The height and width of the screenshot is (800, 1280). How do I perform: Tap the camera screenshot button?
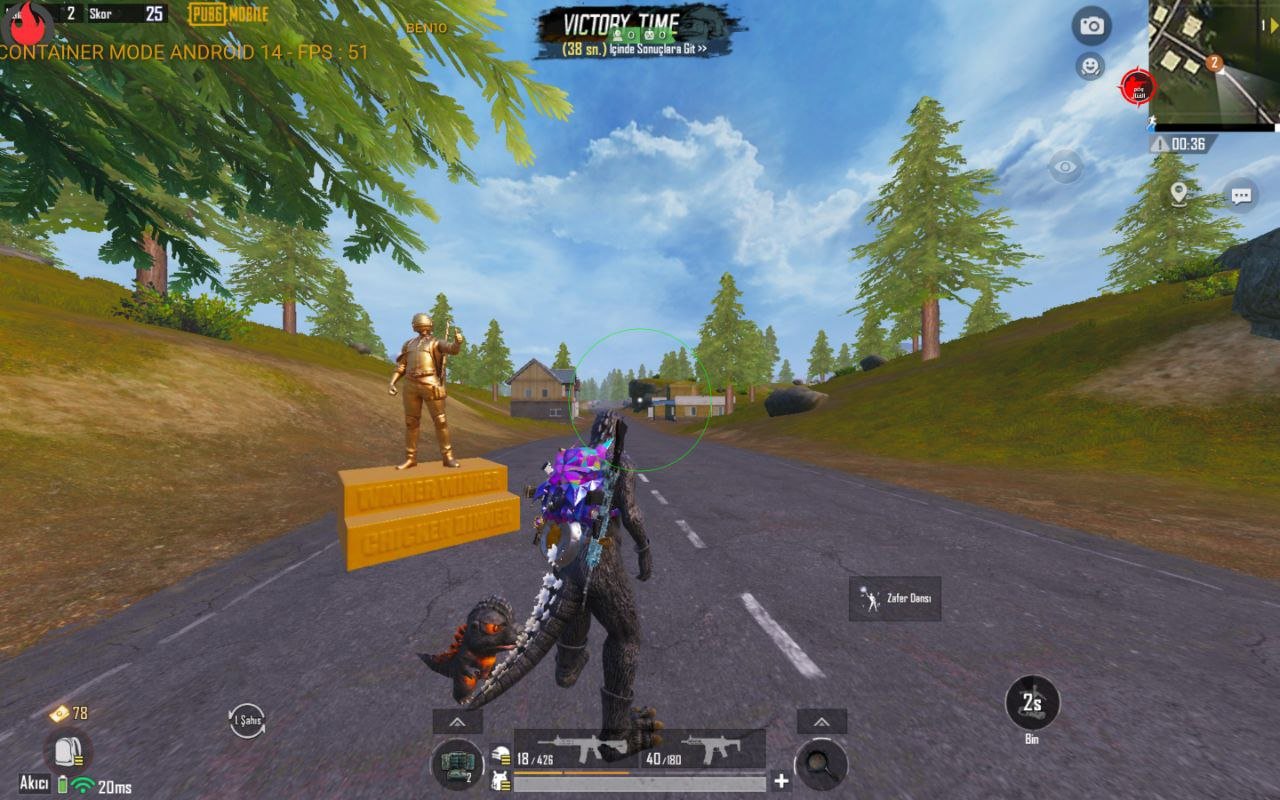click(x=1091, y=26)
